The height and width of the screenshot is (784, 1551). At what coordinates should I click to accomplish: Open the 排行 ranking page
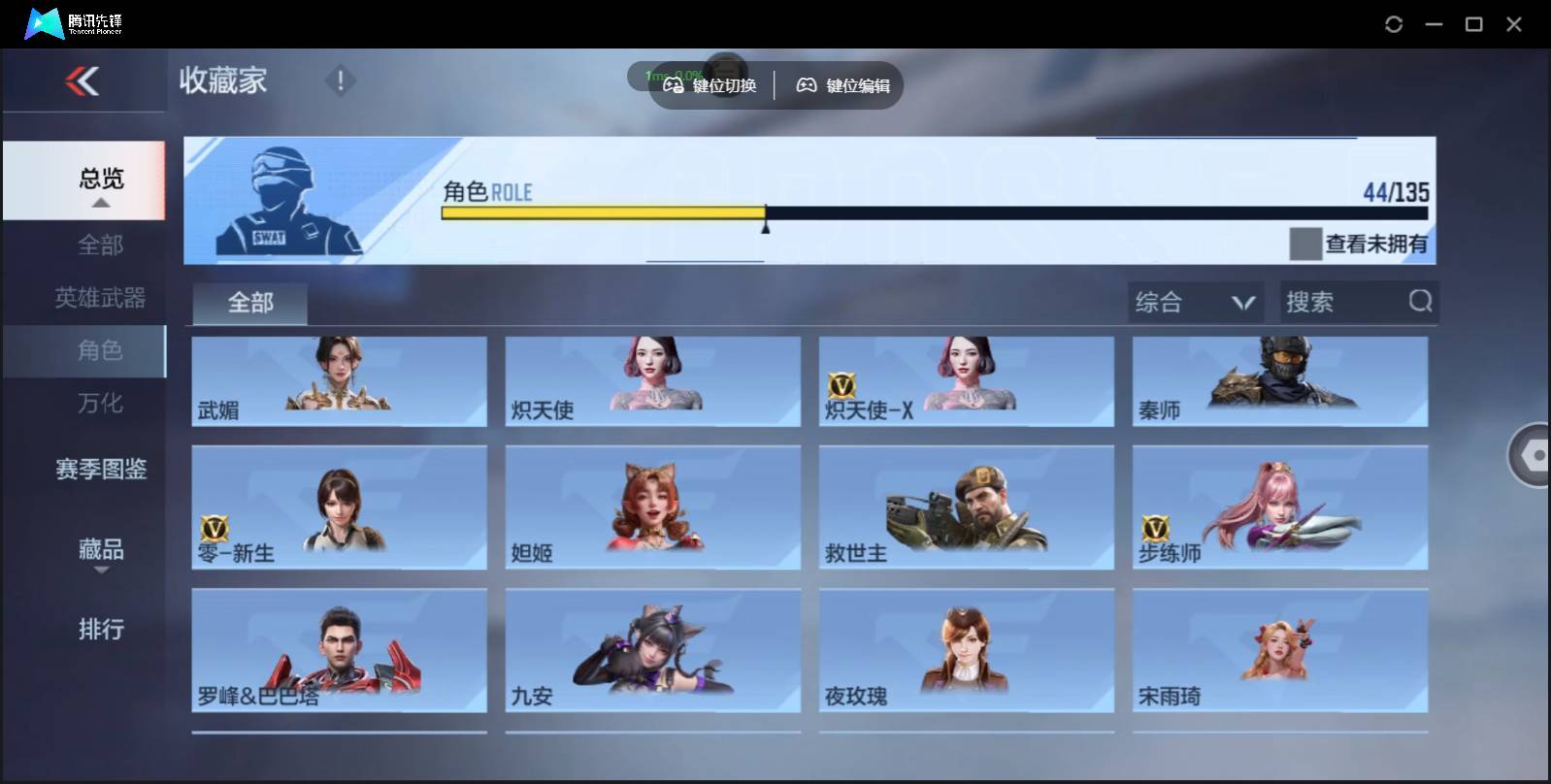[100, 630]
